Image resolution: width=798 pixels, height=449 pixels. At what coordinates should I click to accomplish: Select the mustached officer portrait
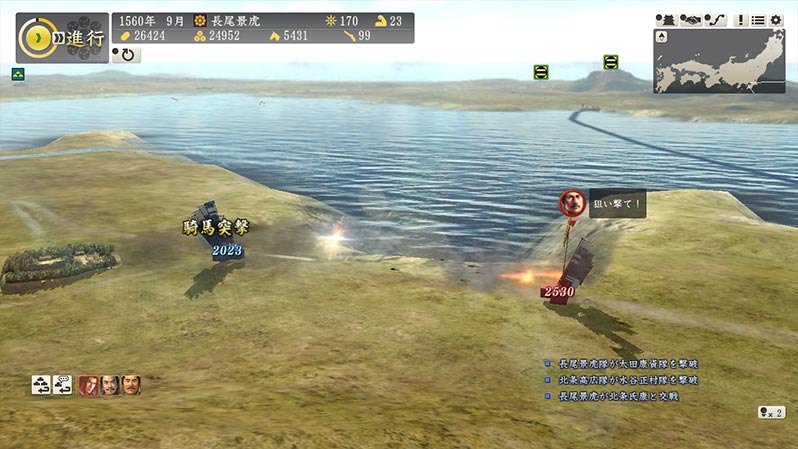pos(131,384)
